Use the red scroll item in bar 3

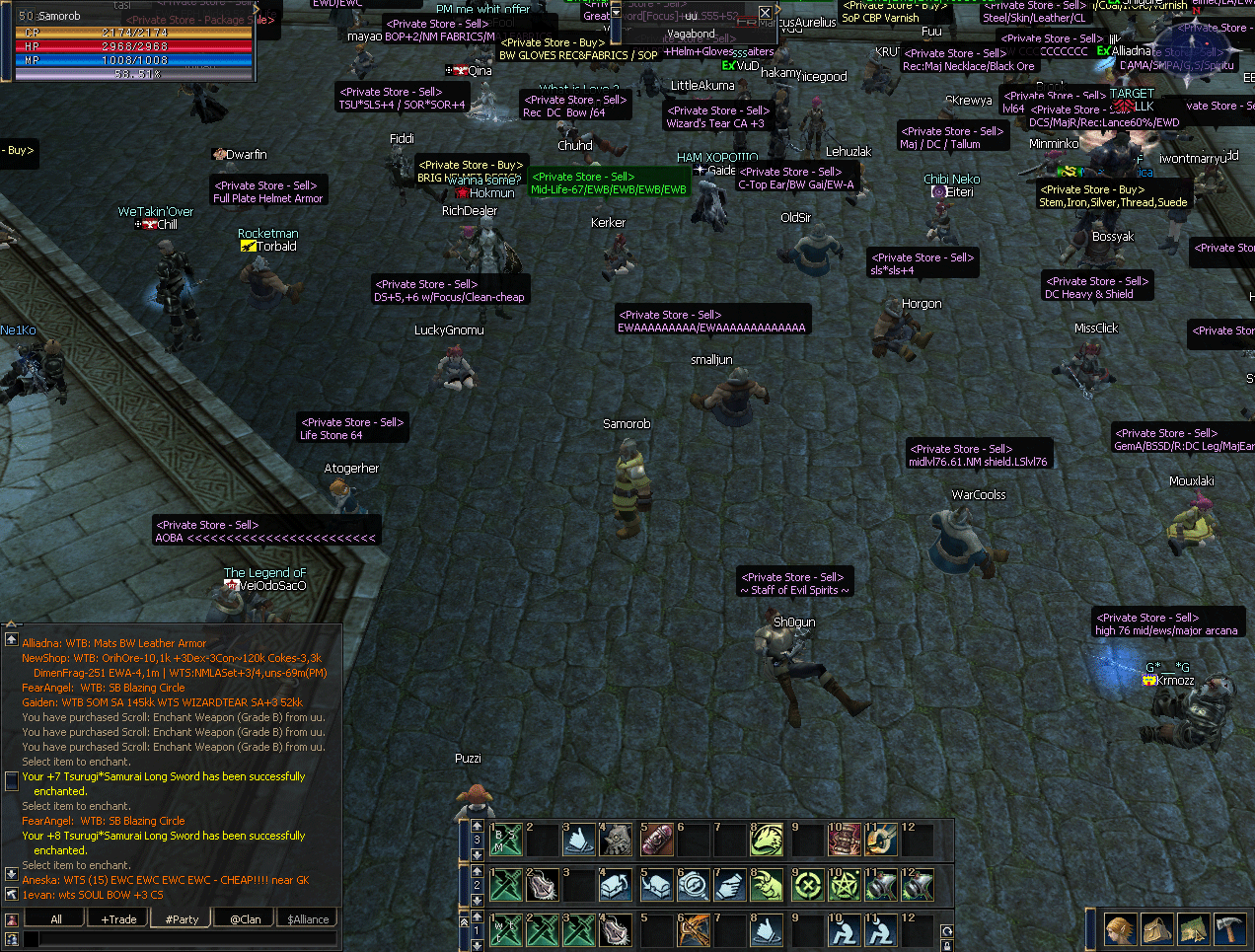pyautogui.click(x=656, y=840)
